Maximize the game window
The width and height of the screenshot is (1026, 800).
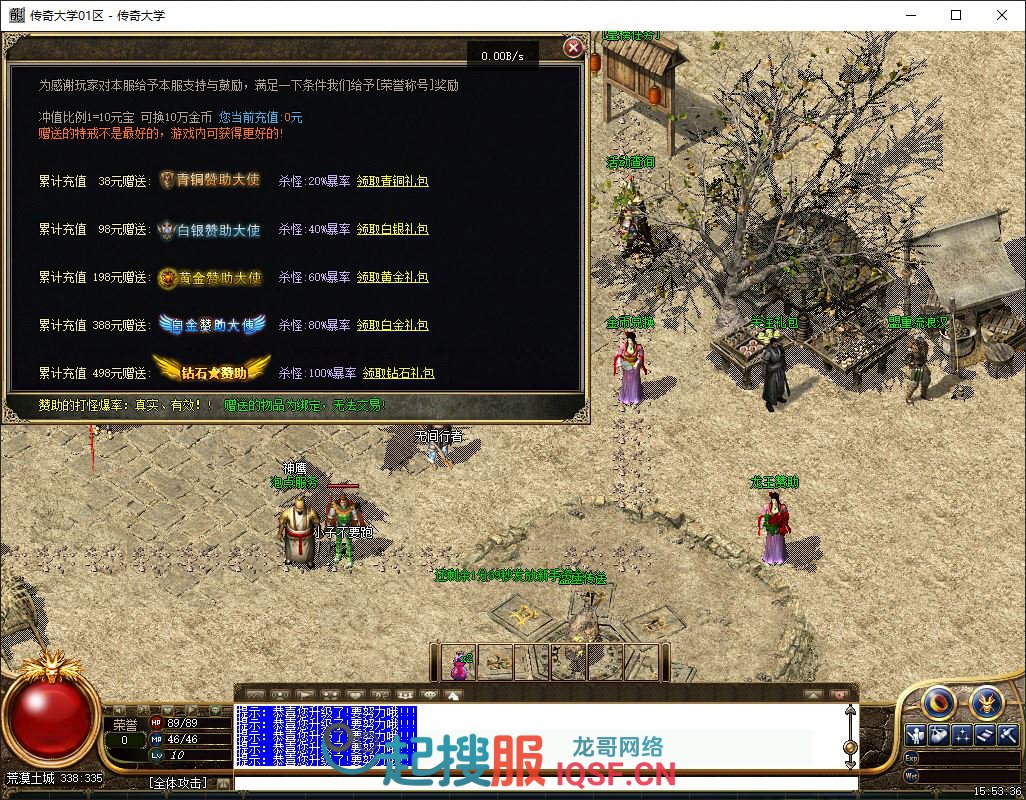[956, 15]
